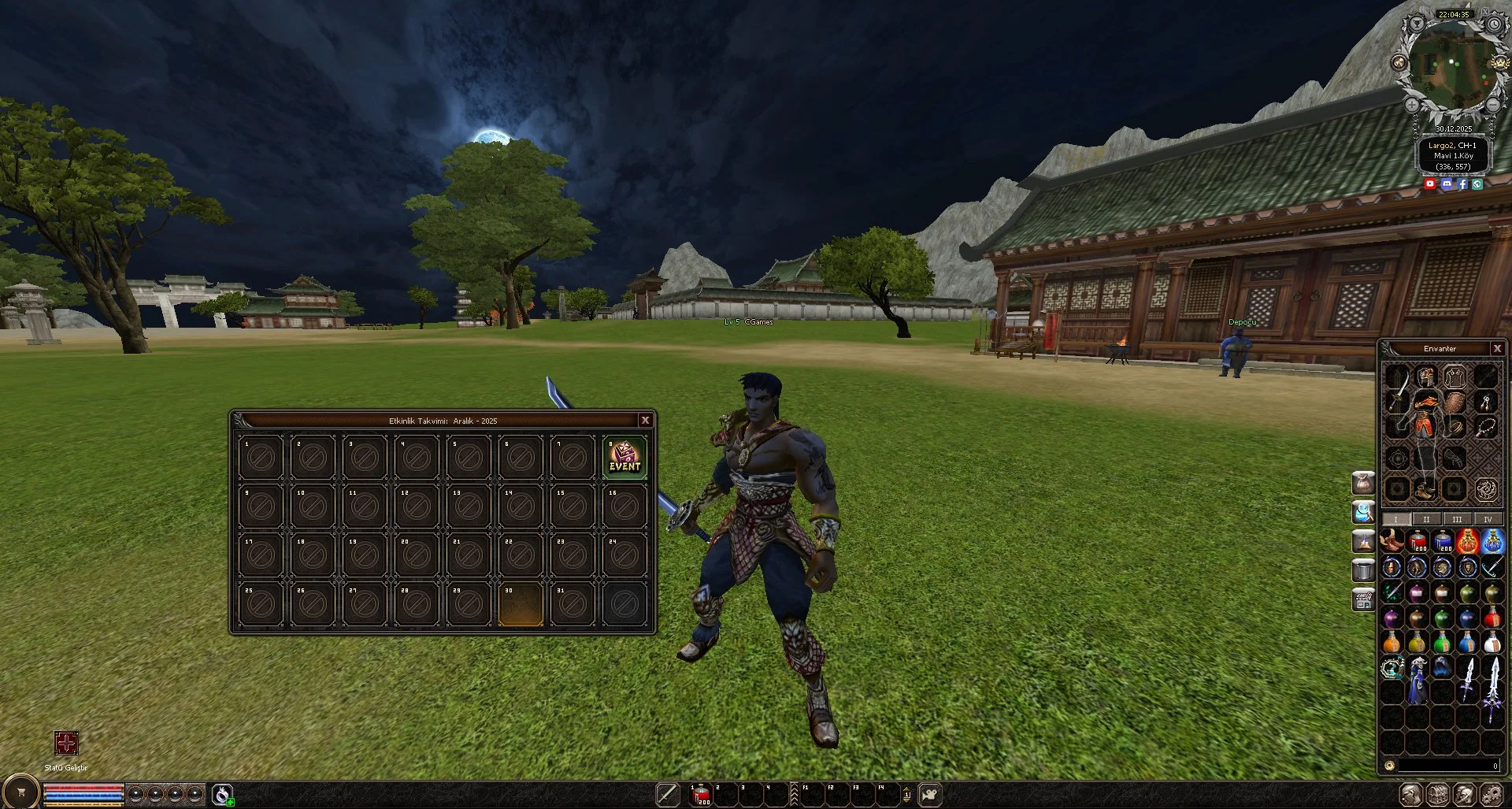Show inventory page IV

[1488, 519]
